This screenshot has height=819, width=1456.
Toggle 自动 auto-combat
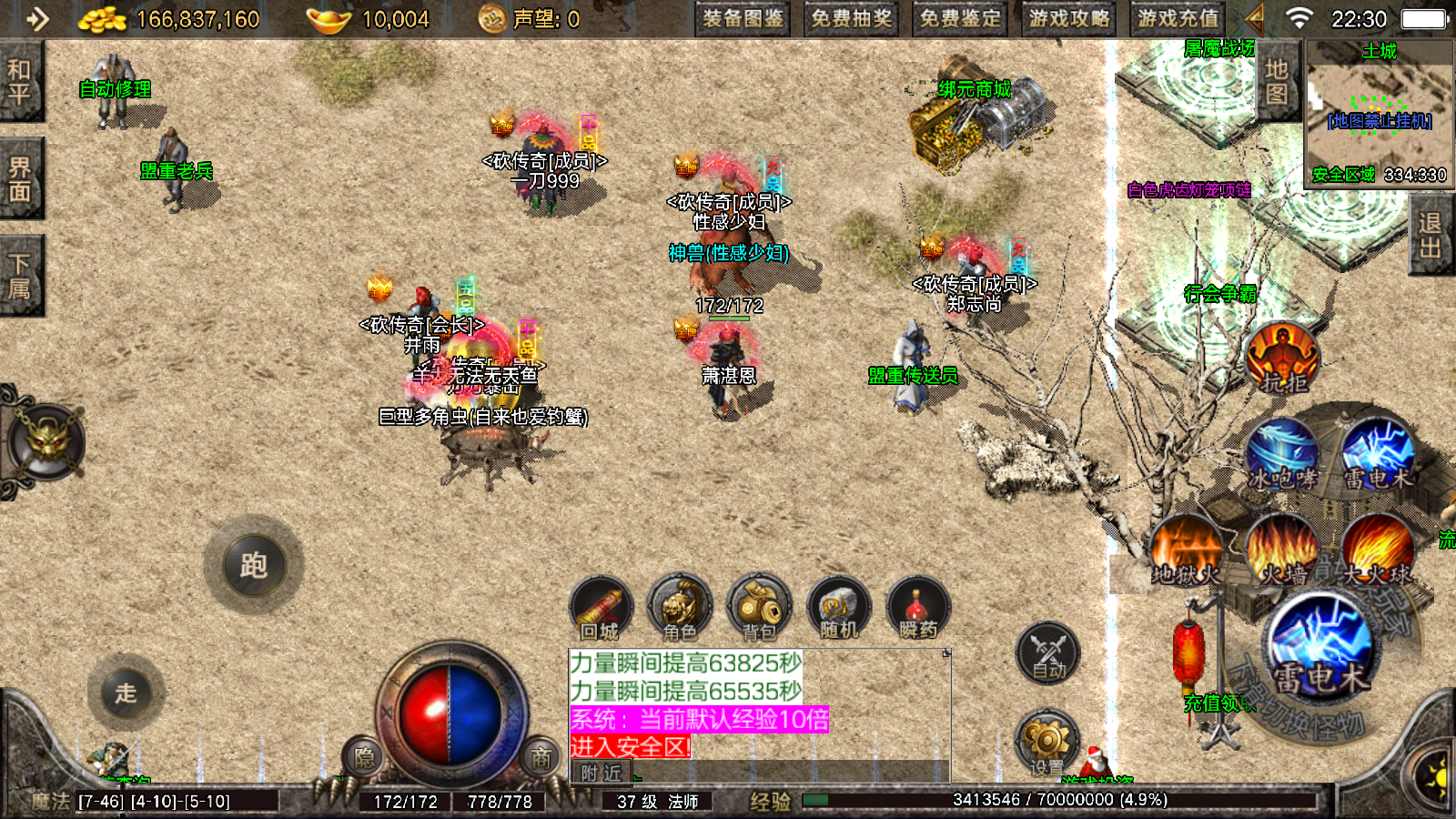point(1048,653)
